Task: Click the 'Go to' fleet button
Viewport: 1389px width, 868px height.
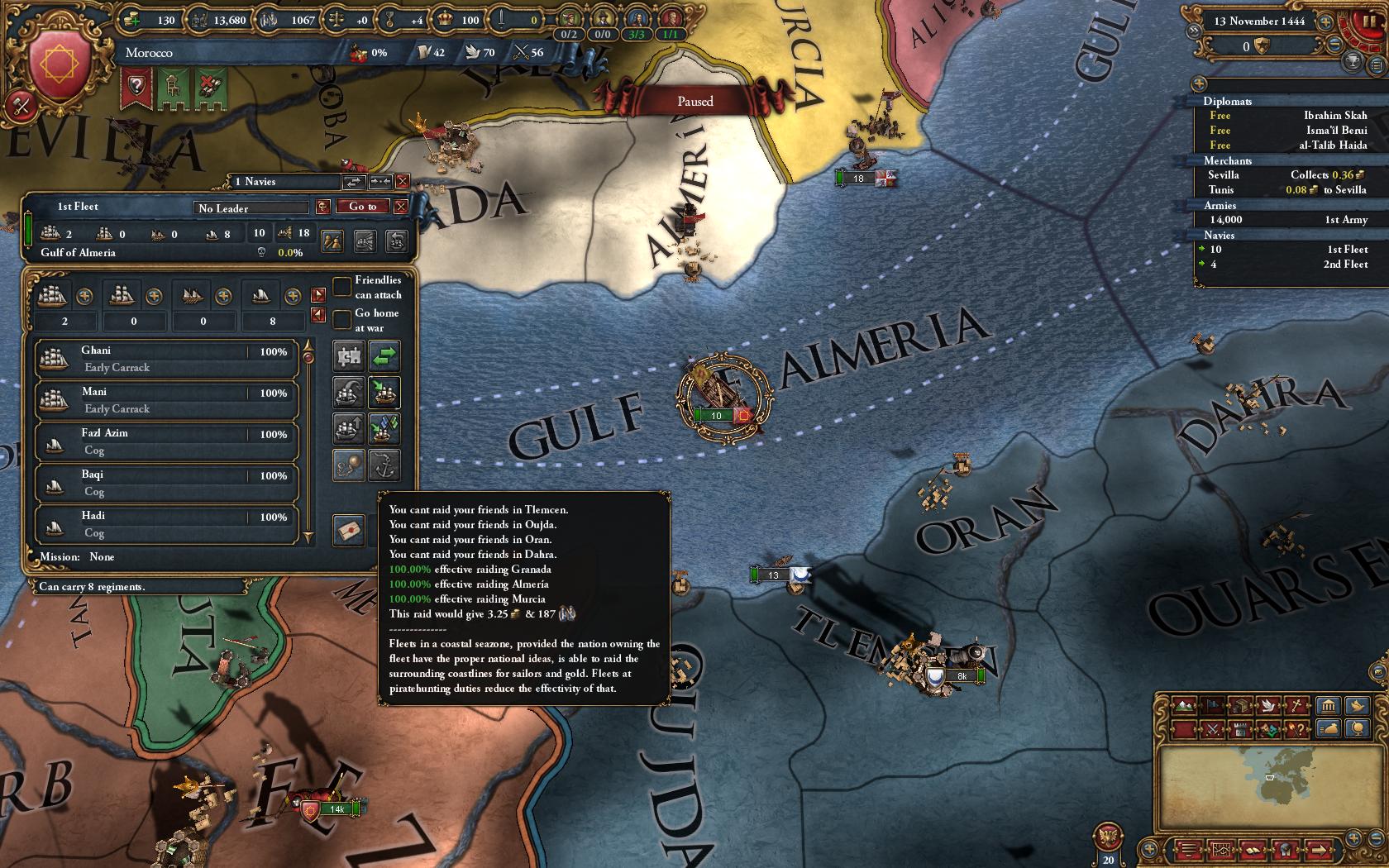Action: [x=362, y=207]
